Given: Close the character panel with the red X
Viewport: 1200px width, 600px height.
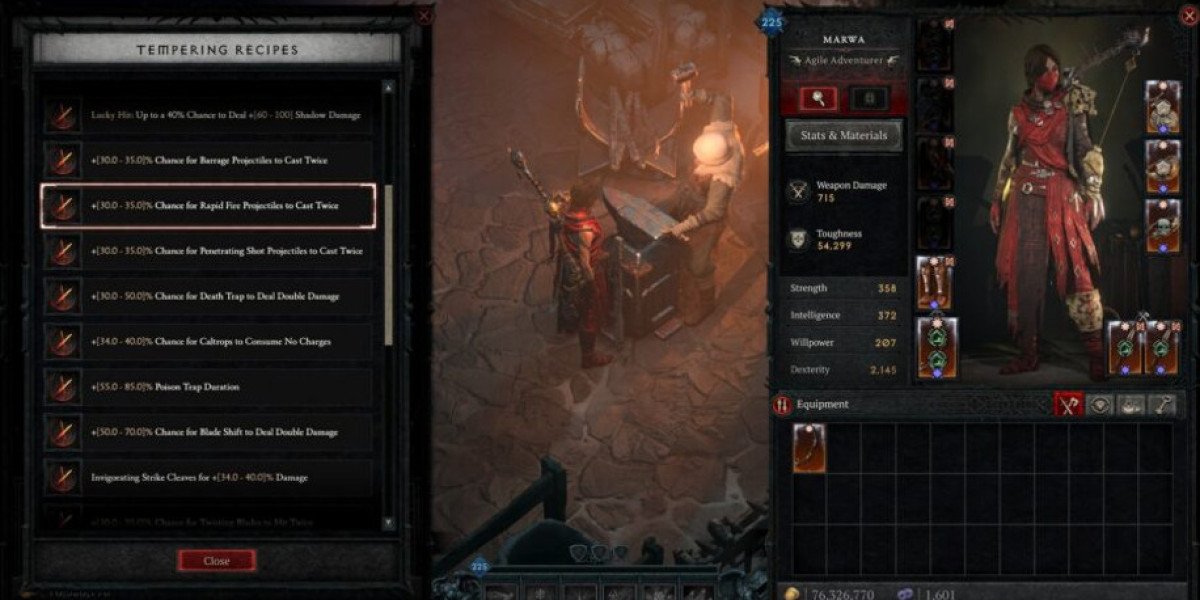Looking at the screenshot, I should (1187, 15).
